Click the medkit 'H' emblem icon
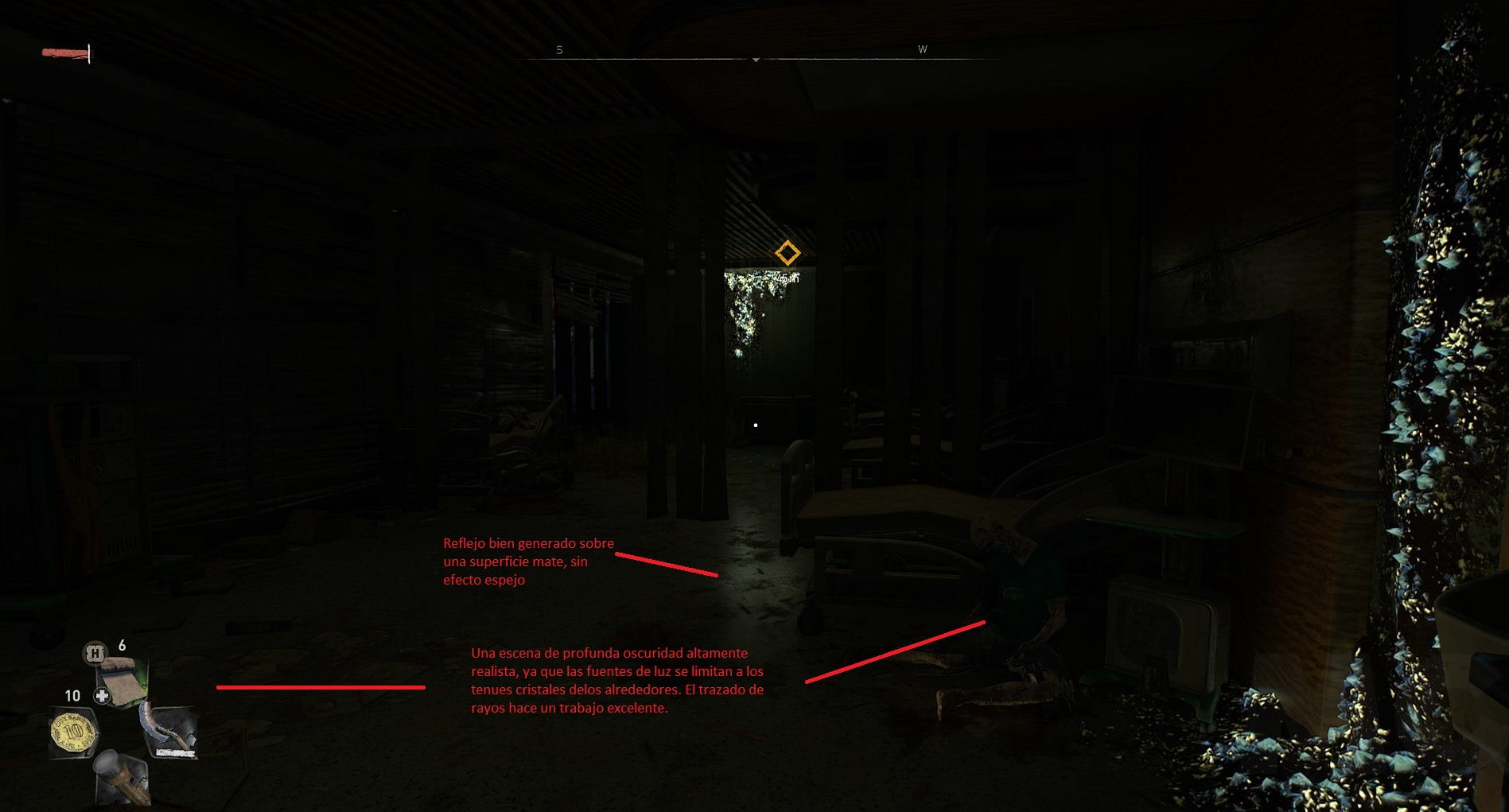This screenshot has height=812, width=1509. 94,652
